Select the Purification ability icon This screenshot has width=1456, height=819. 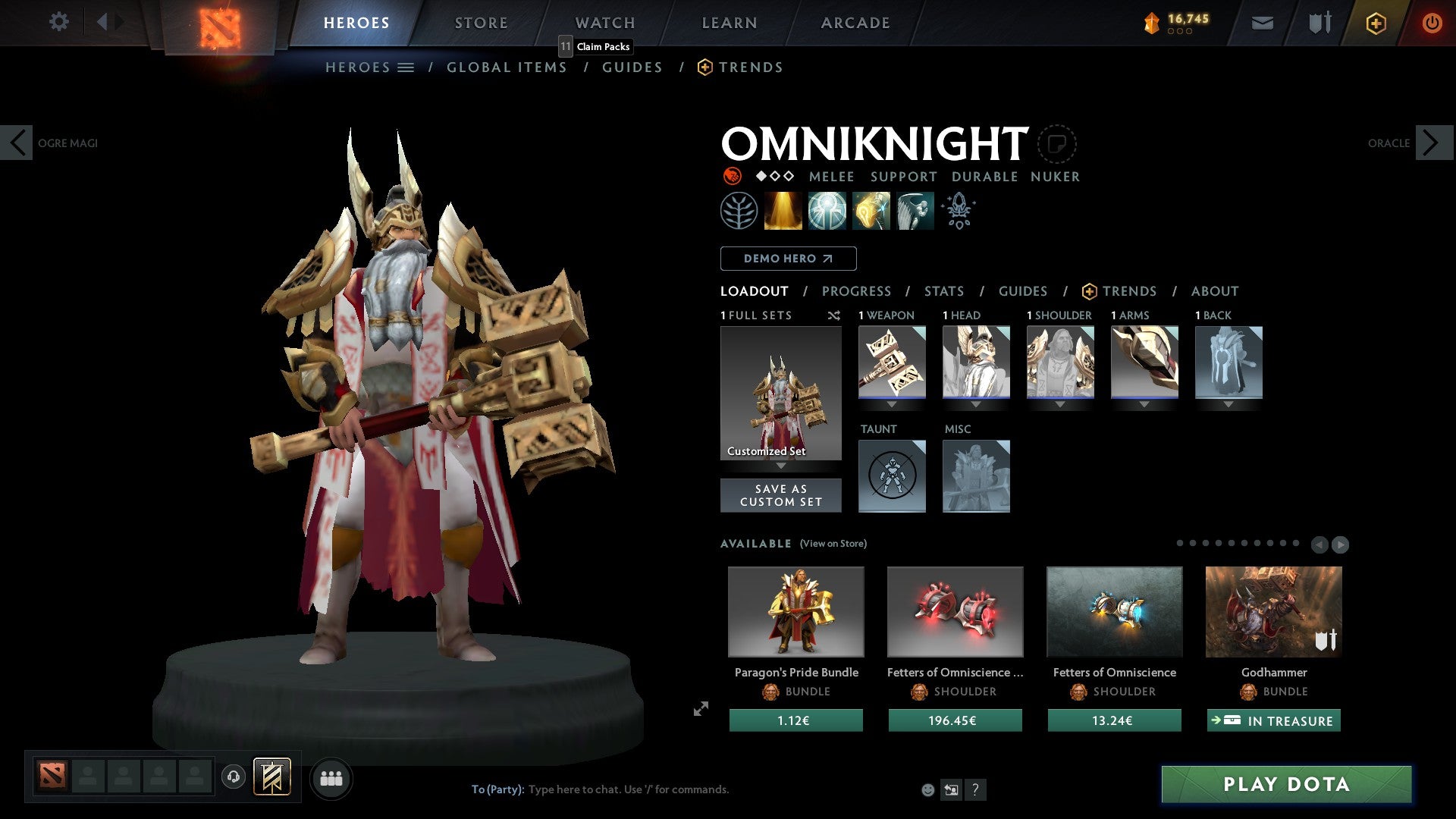[783, 211]
